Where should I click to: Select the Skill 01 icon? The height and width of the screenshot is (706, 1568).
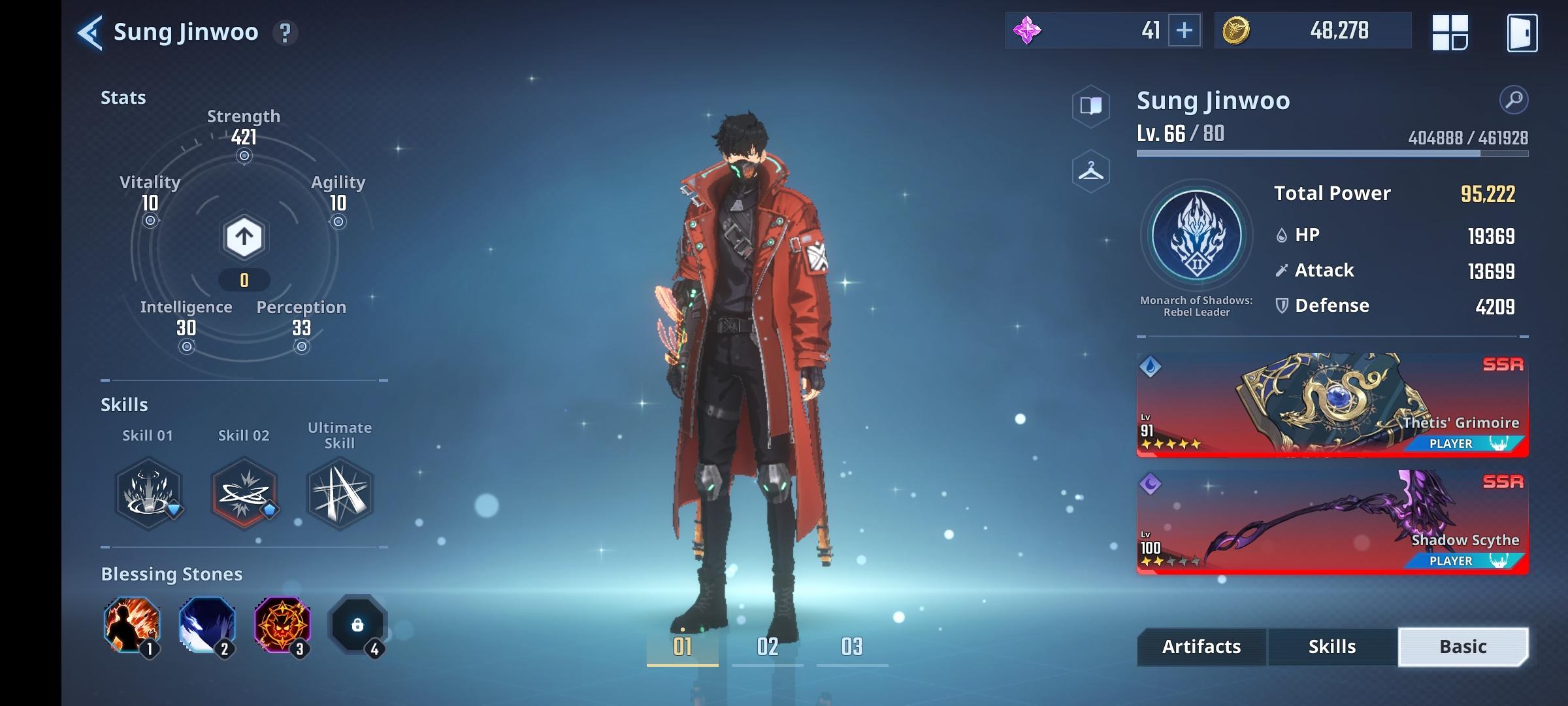[x=149, y=495]
